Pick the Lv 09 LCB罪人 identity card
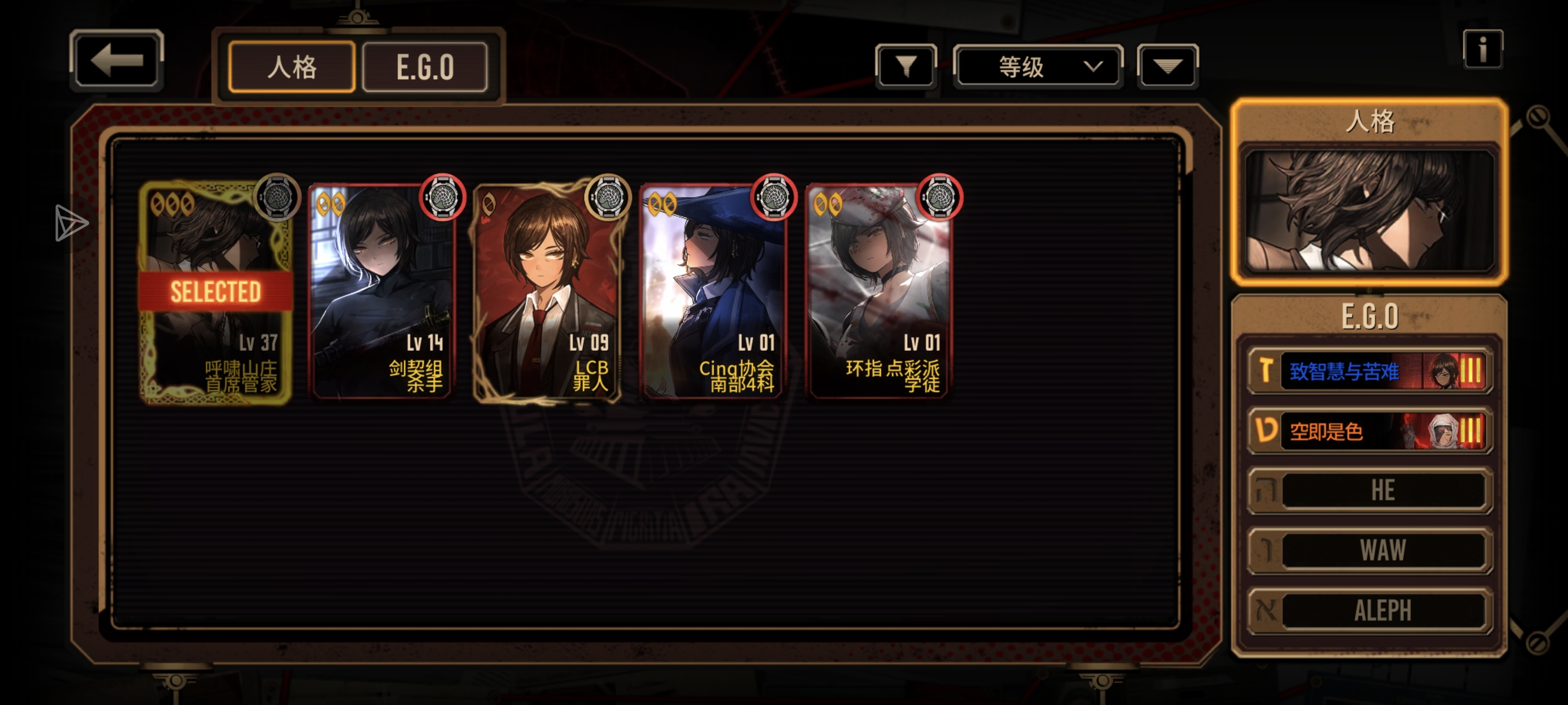Viewport: 1568px width, 705px height. [x=547, y=292]
